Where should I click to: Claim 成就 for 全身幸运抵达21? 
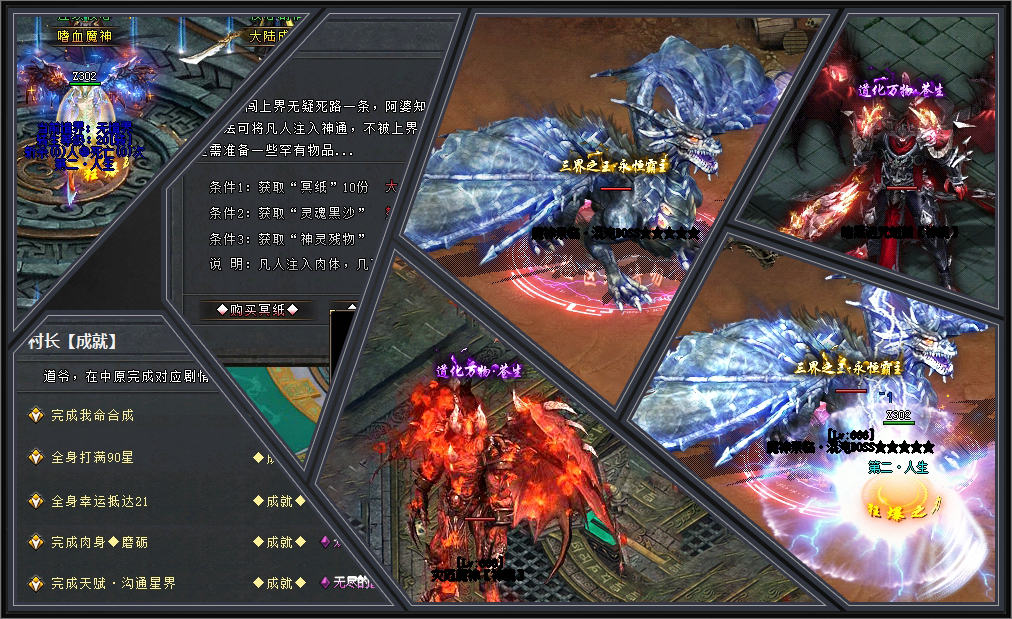[279, 500]
